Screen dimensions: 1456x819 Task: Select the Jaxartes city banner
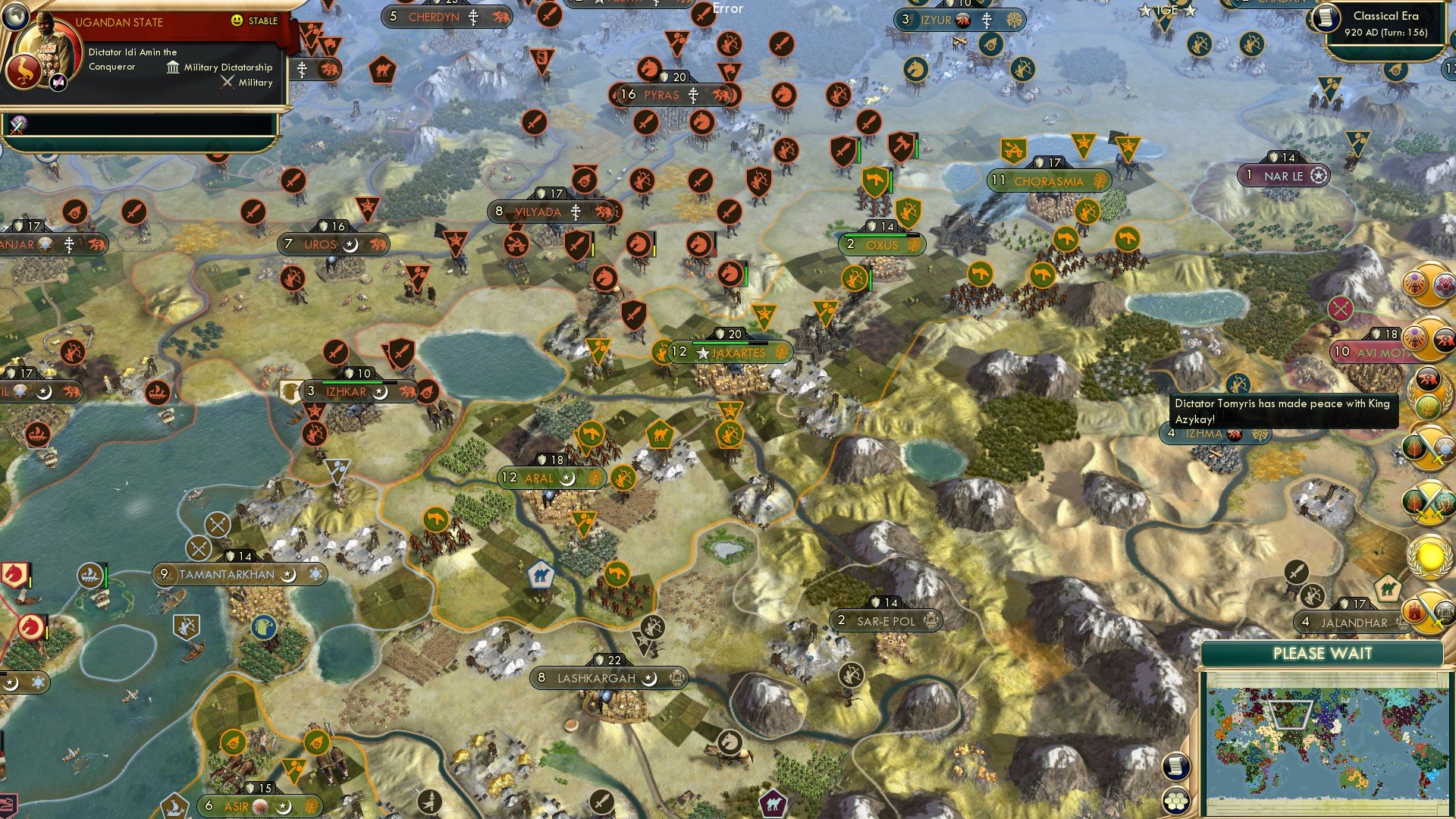click(x=726, y=352)
